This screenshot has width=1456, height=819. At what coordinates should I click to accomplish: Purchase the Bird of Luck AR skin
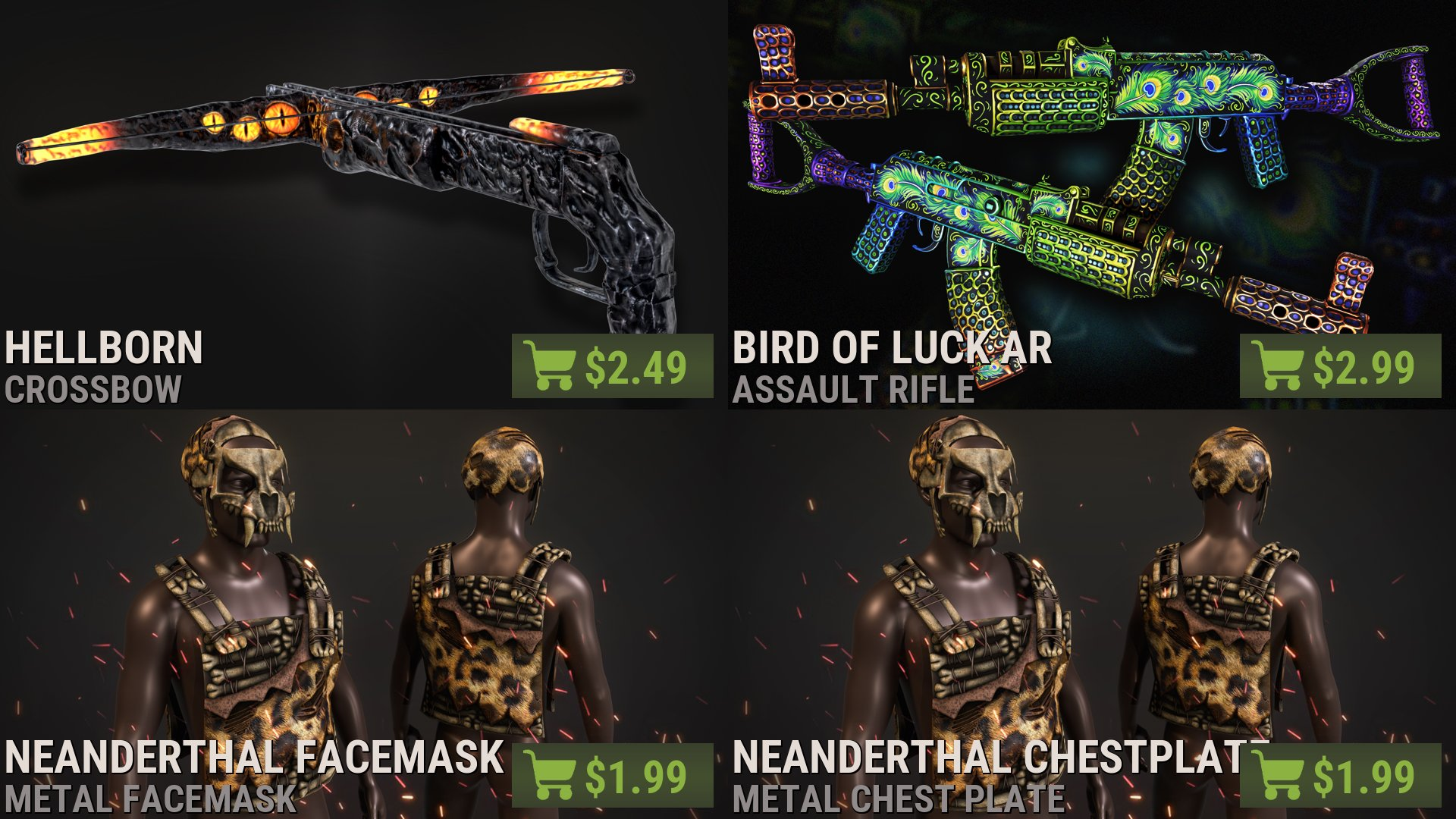point(1340,366)
